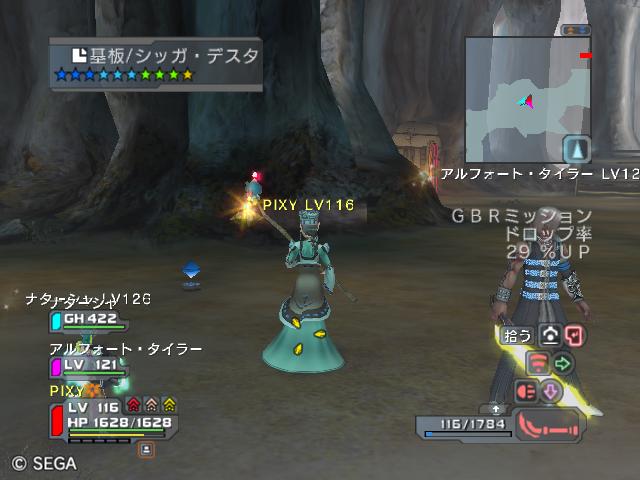Activate the red headlight-shaped skill icon
The height and width of the screenshot is (480, 640).
526,391
